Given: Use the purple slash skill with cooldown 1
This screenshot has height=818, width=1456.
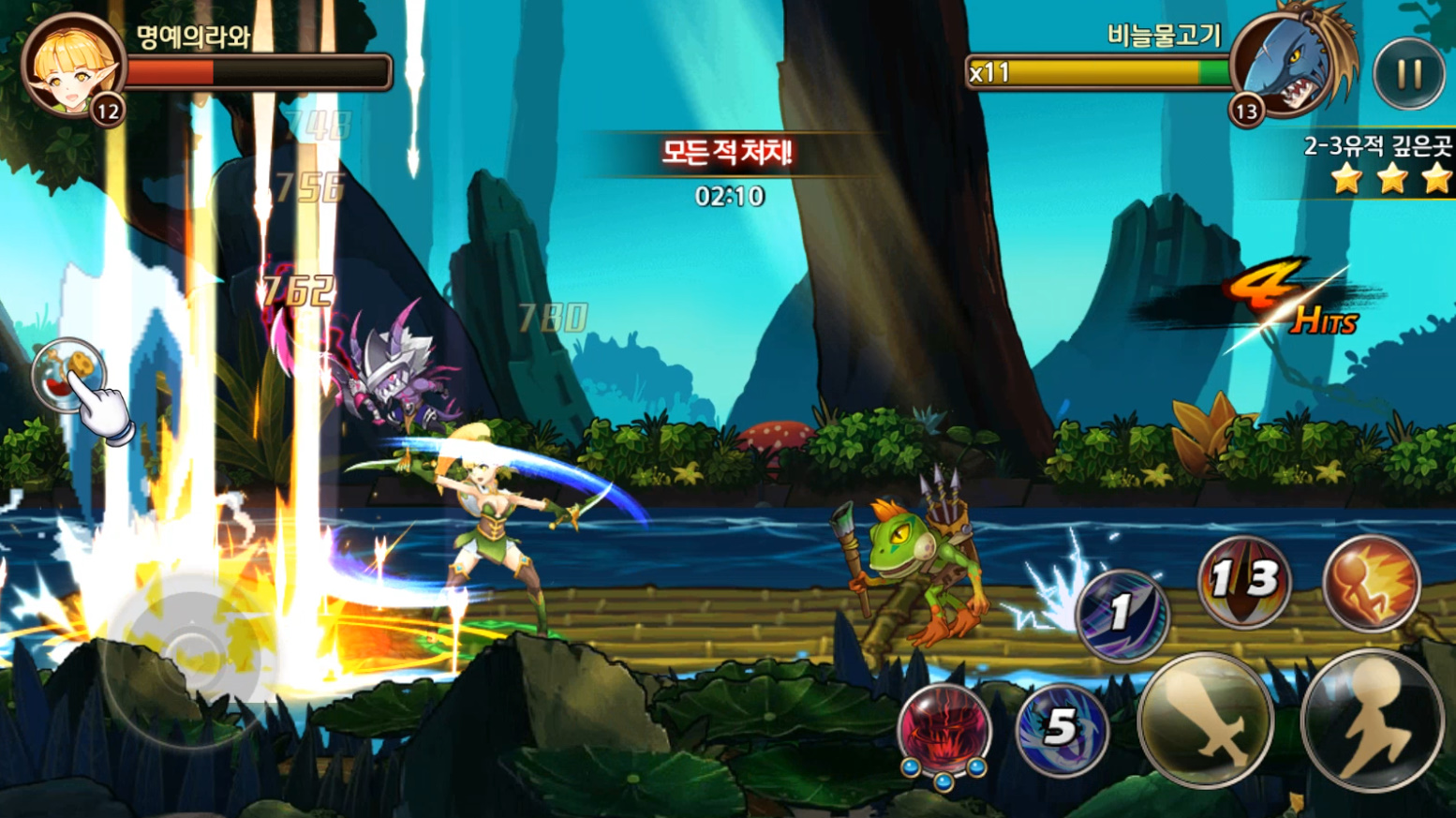Looking at the screenshot, I should (1122, 615).
